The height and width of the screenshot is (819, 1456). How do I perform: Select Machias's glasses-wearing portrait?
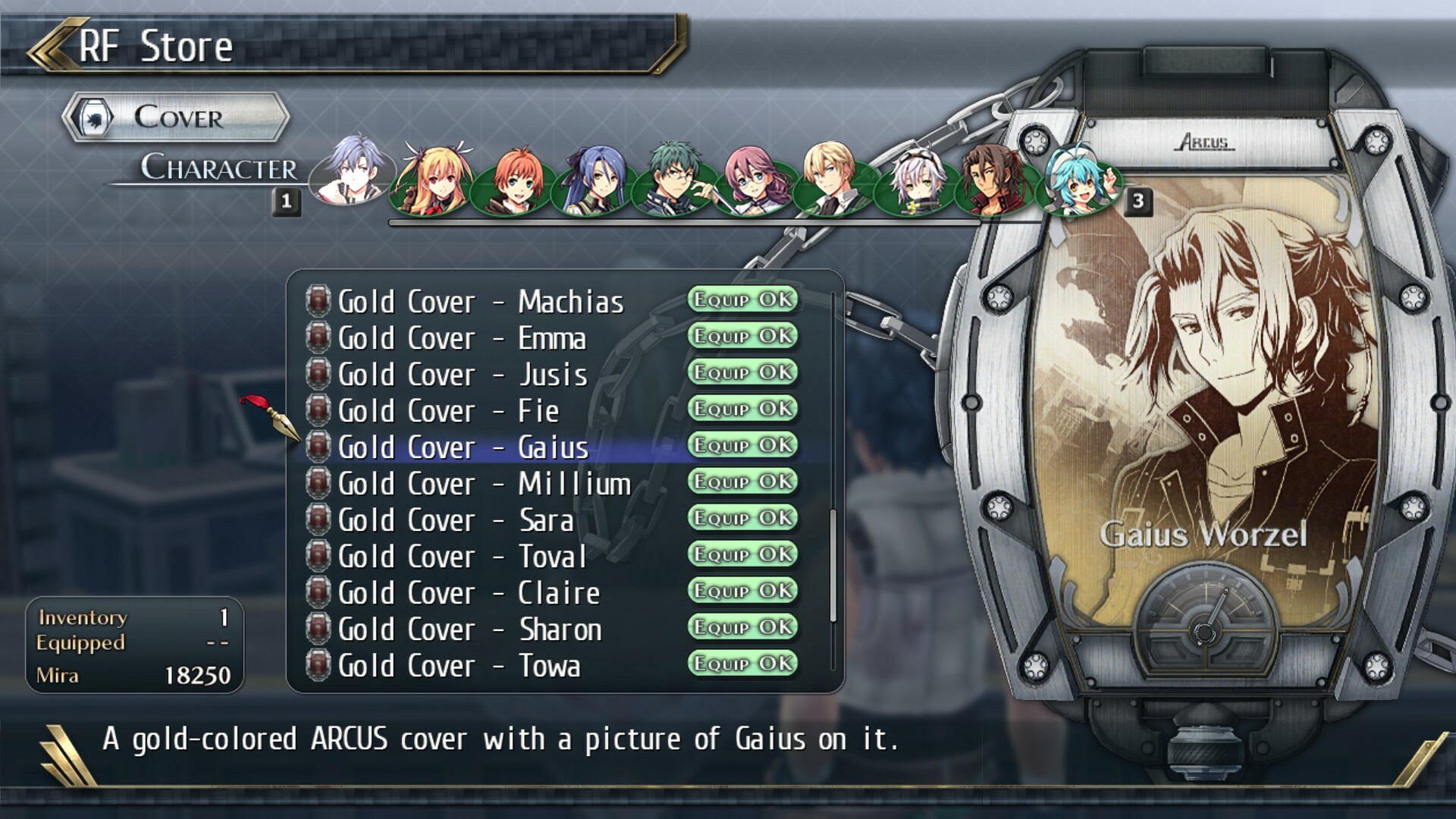coord(673,180)
